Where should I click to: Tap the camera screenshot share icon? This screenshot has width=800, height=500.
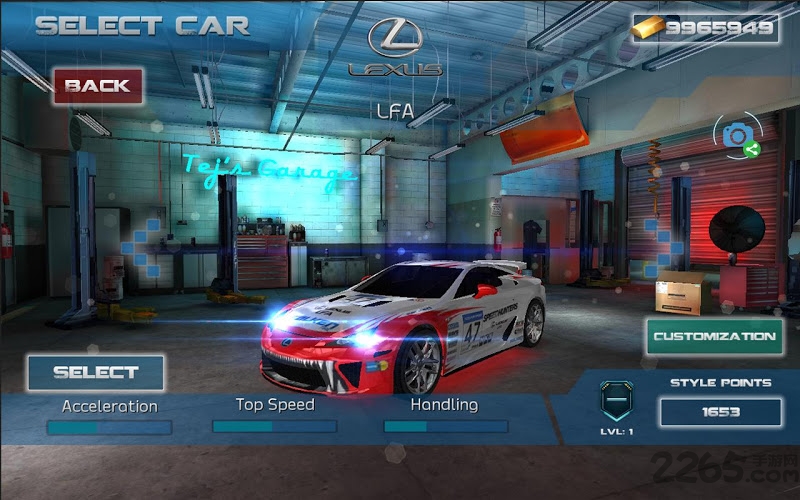point(737,138)
